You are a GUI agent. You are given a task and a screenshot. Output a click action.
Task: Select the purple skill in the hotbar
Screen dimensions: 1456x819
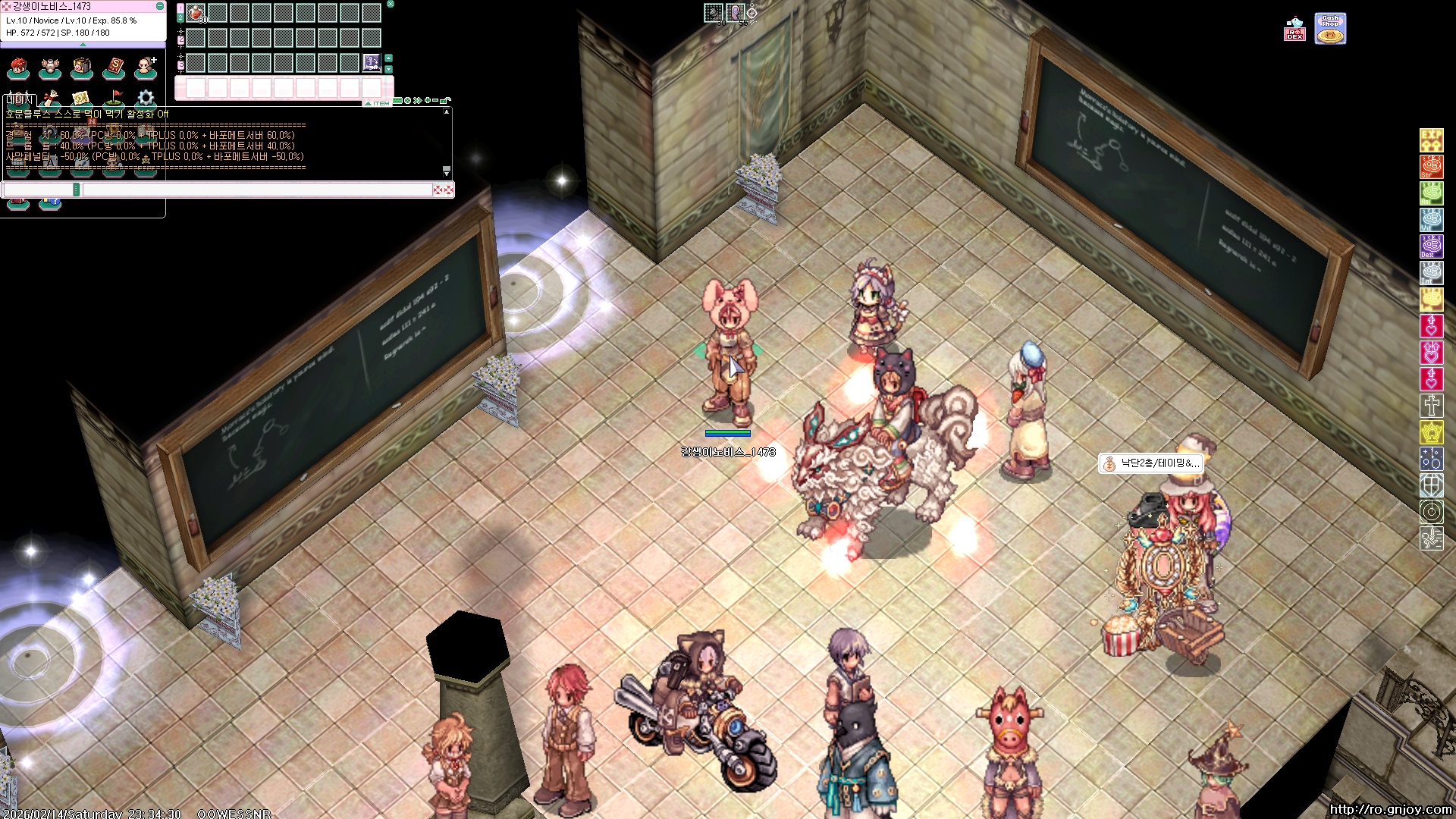coord(371,62)
